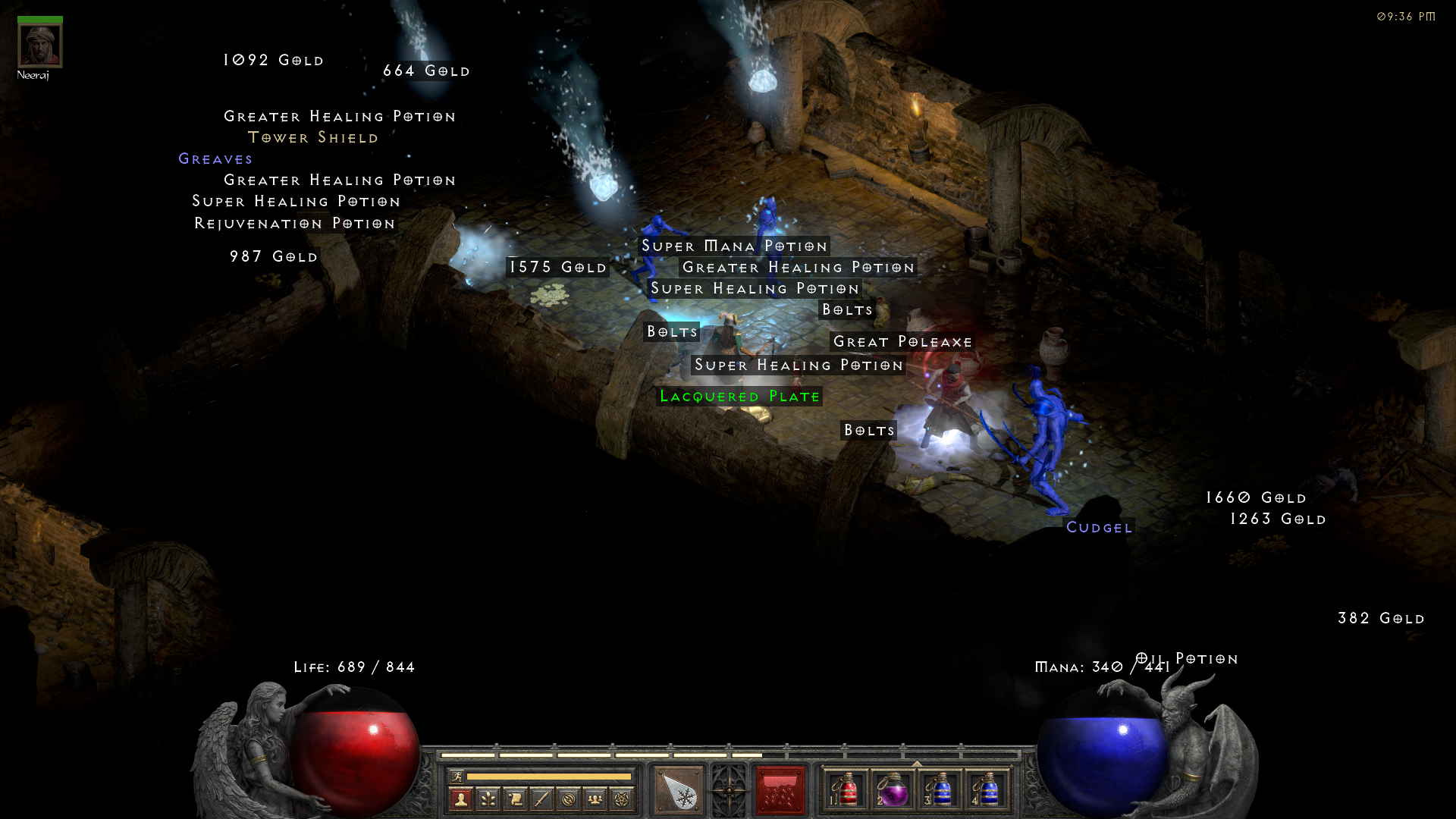This screenshot has height=819, width=1456.
Task: Open the game menu pentagram icon
Action: [622, 799]
